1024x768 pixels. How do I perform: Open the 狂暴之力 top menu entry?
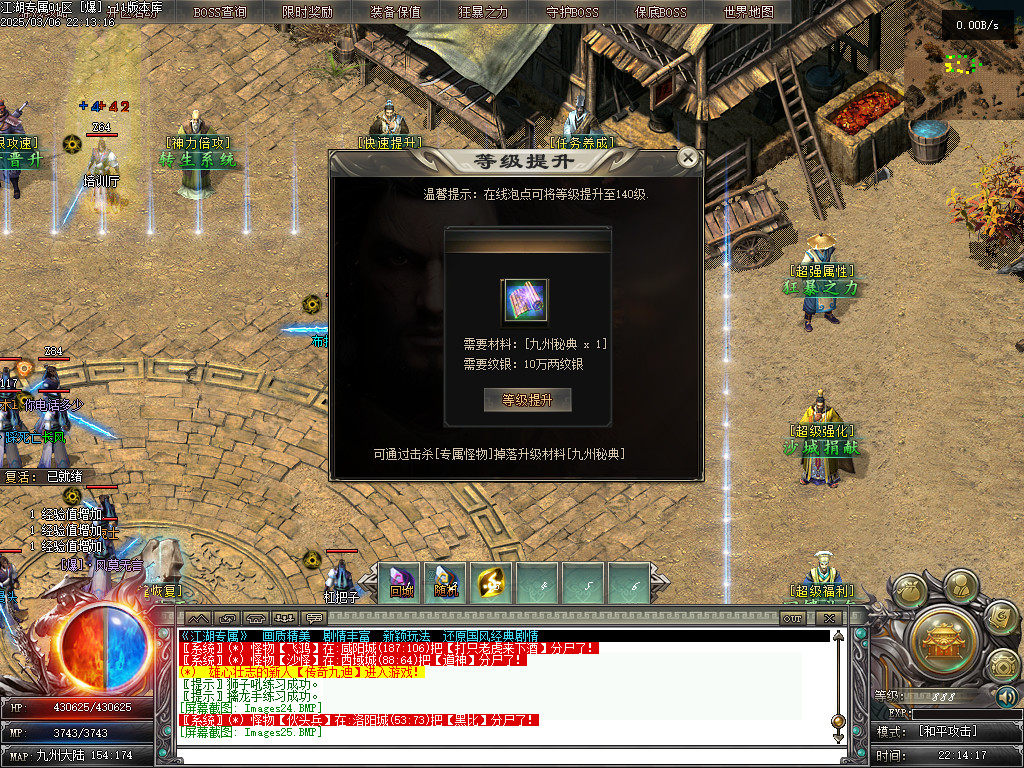click(483, 13)
